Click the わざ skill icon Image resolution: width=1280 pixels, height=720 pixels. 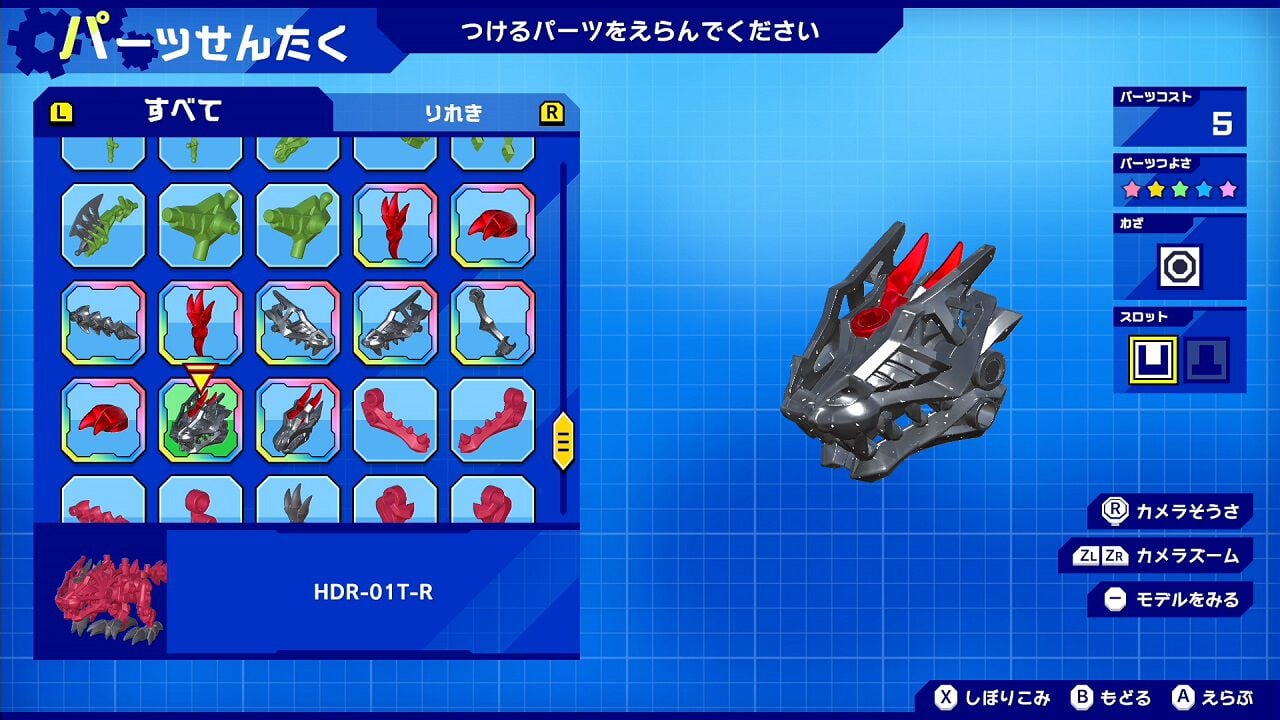pyautogui.click(x=1180, y=266)
